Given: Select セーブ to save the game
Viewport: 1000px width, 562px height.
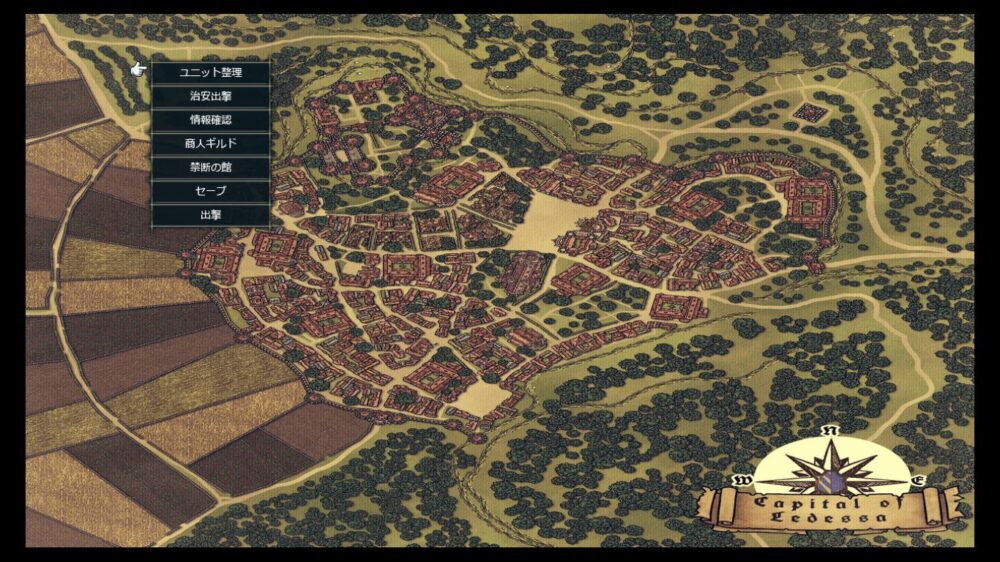Looking at the screenshot, I should coord(210,191).
